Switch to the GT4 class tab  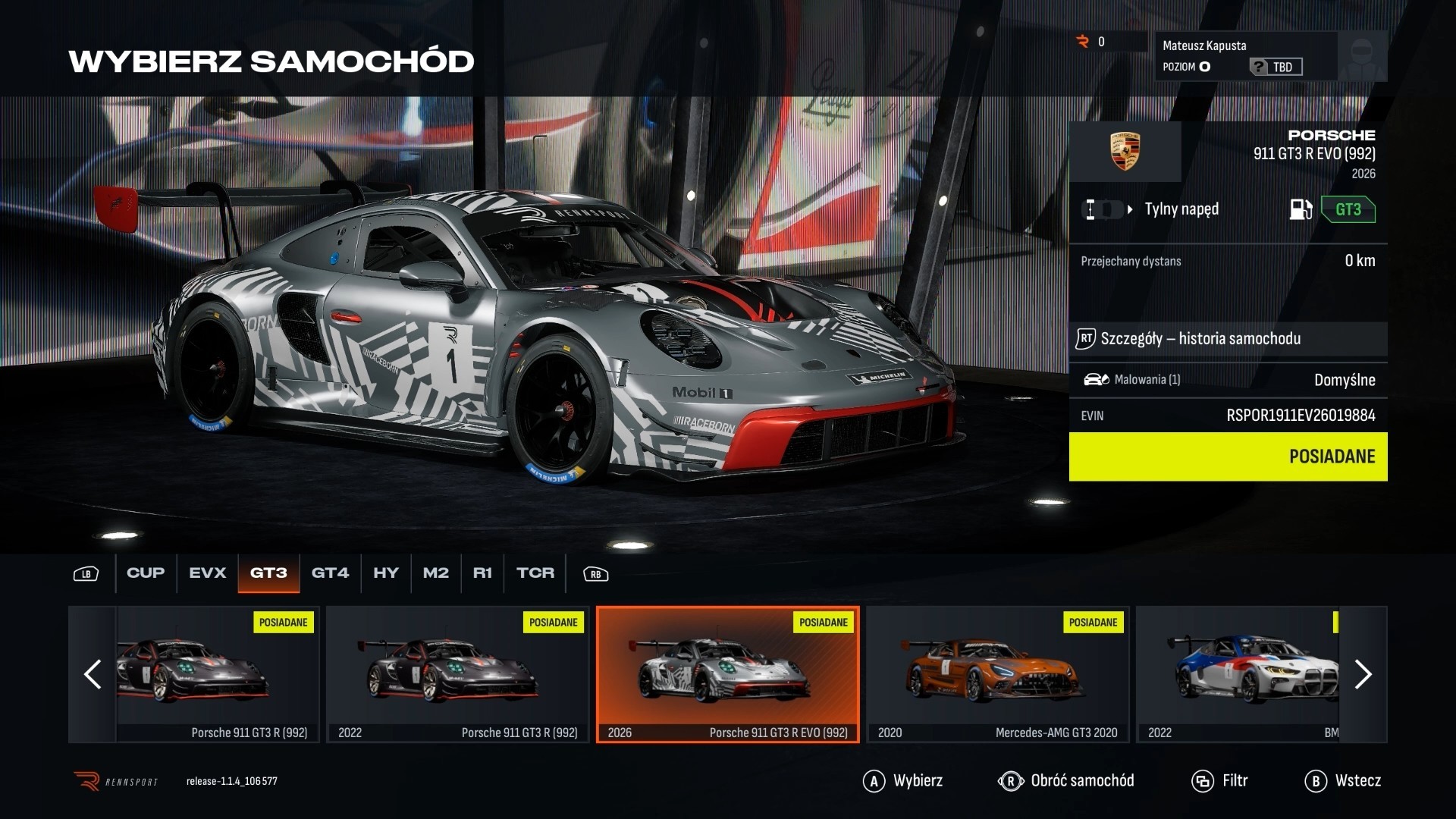click(330, 573)
